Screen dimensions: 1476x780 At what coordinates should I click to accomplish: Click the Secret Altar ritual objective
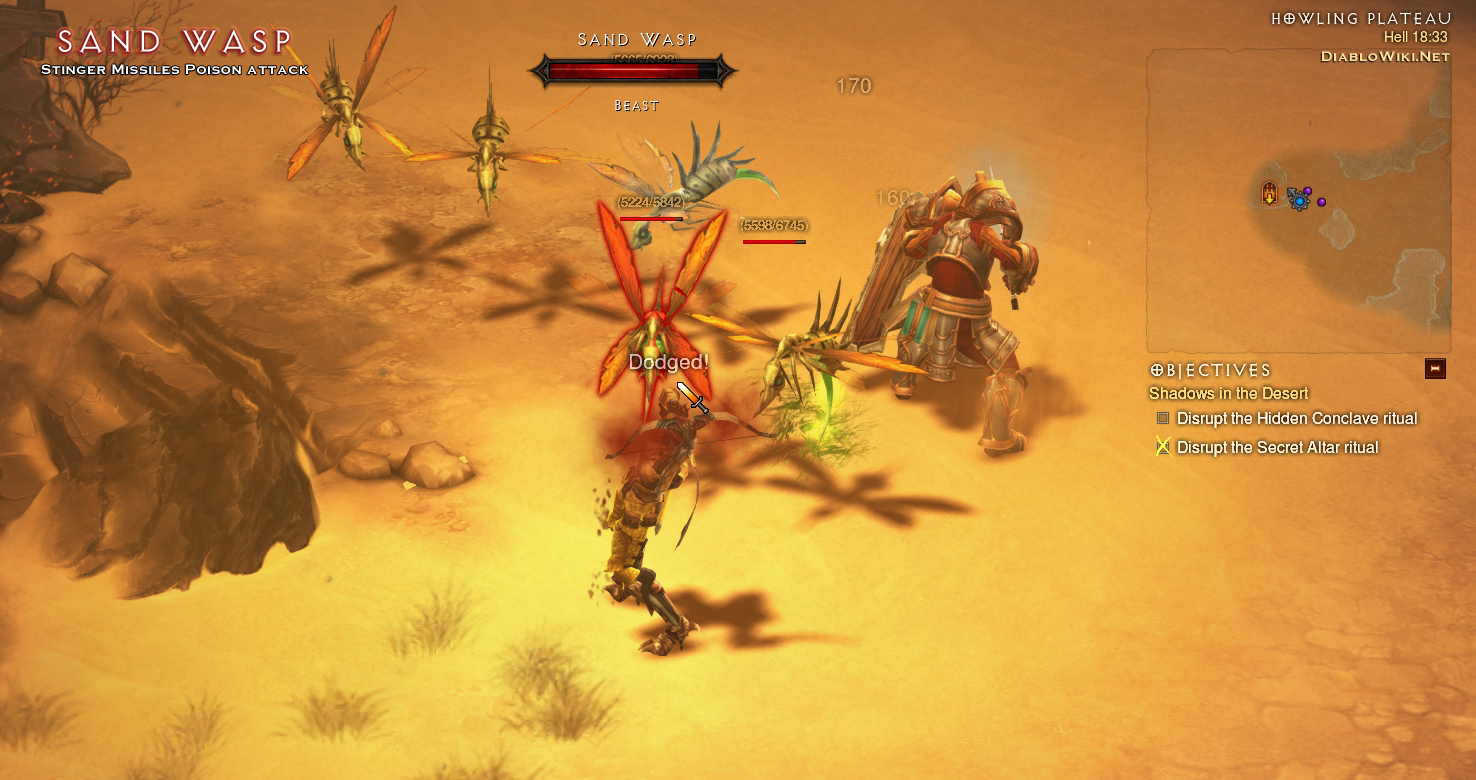point(1277,448)
